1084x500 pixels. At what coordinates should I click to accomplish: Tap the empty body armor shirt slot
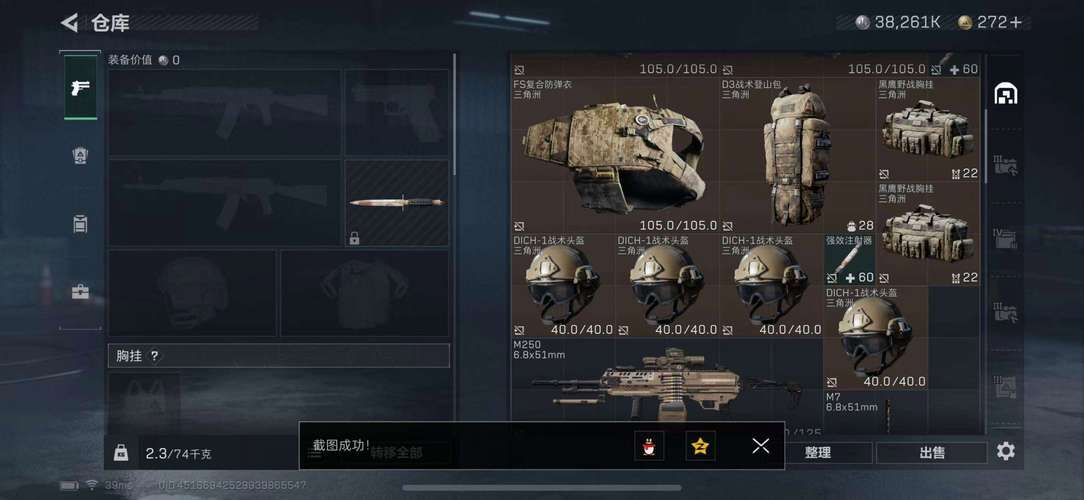pyautogui.click(x=364, y=292)
